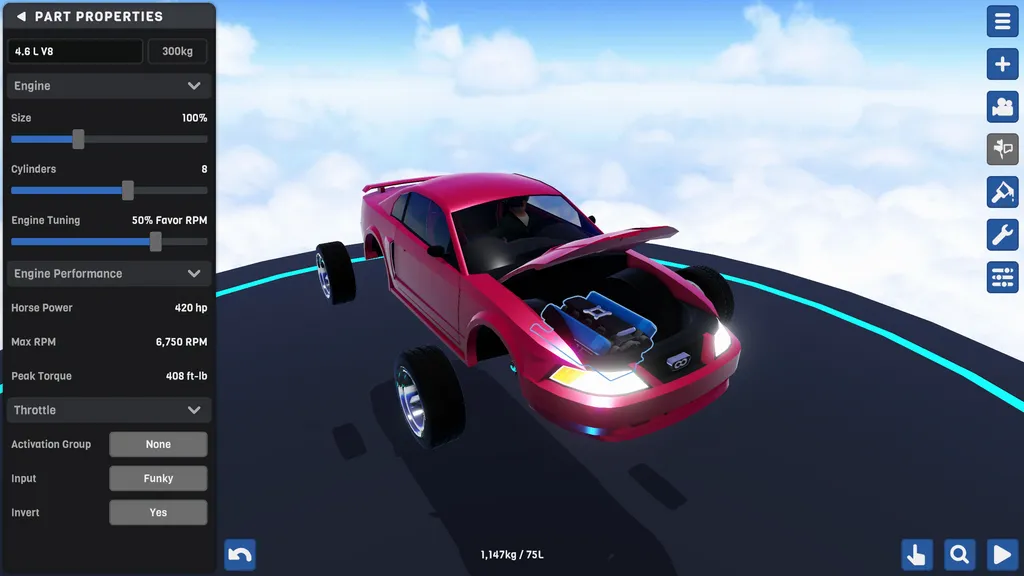Open the wrench part properties tool

coord(1002,235)
